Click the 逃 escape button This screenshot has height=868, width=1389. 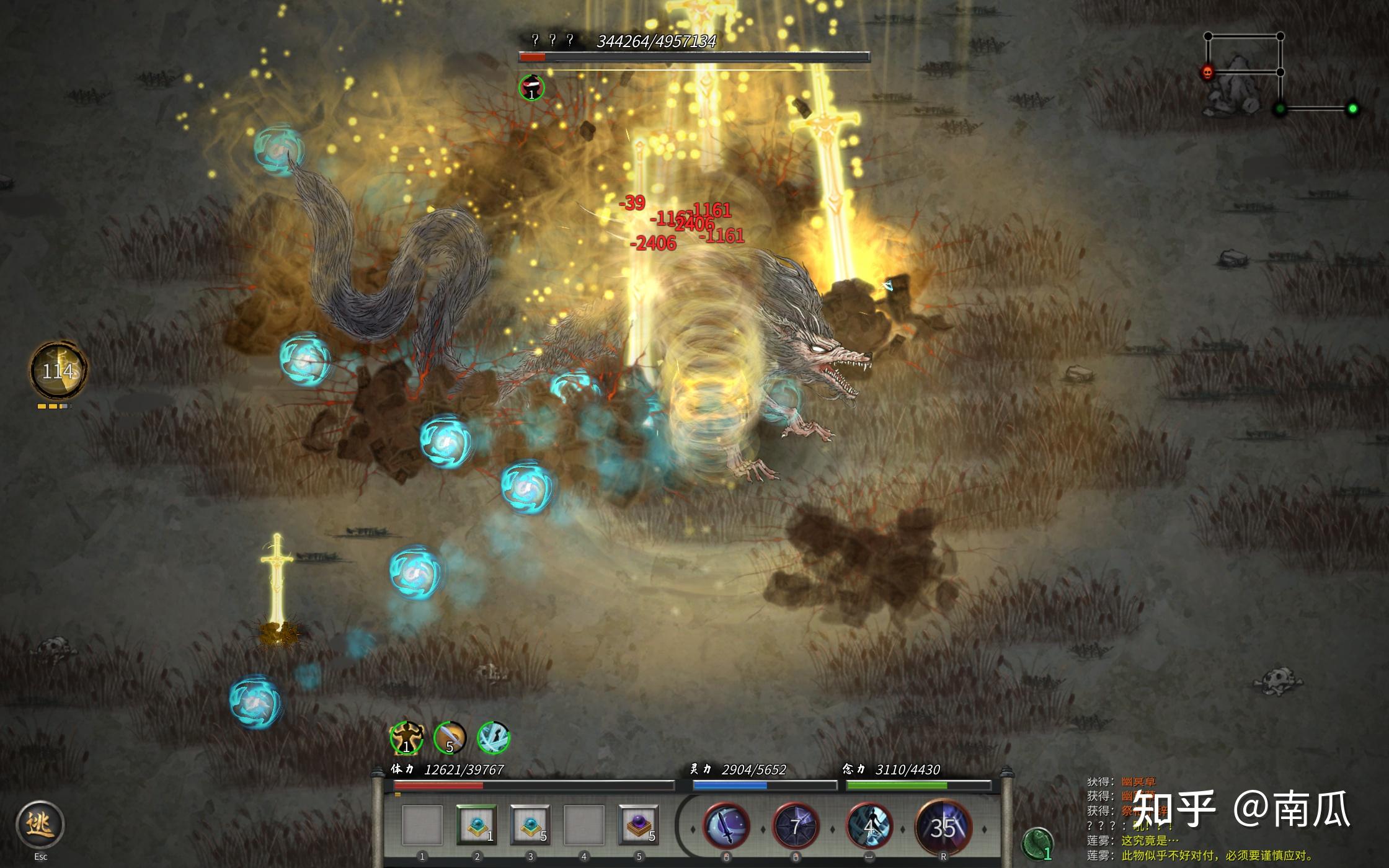tap(40, 824)
